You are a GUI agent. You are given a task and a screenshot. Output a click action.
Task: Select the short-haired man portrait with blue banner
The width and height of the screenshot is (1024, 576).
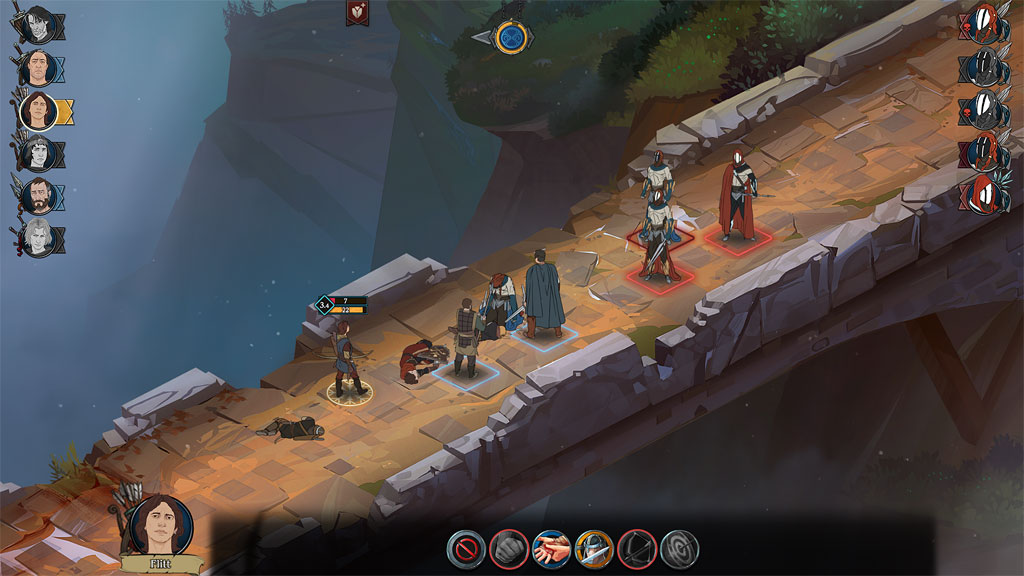pyautogui.click(x=37, y=68)
